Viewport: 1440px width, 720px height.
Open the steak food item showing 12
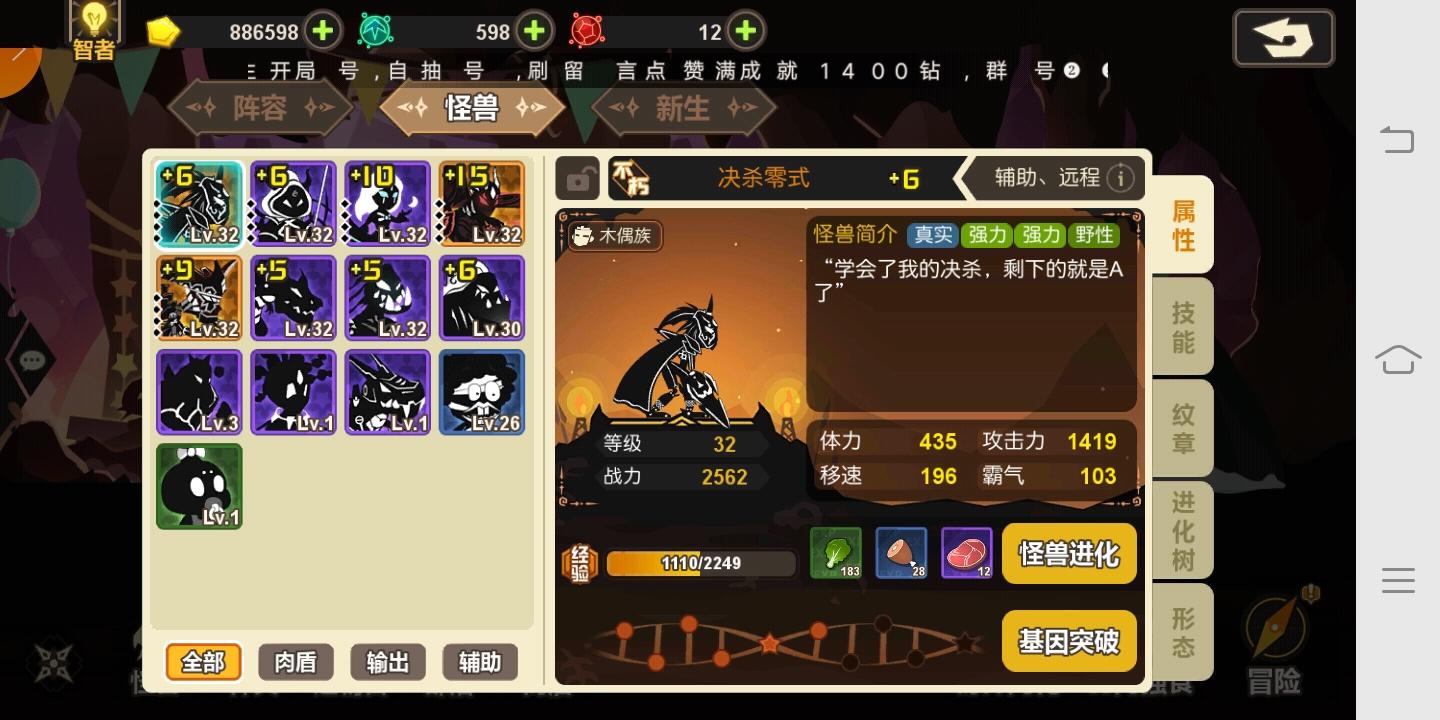pyautogui.click(x=967, y=553)
